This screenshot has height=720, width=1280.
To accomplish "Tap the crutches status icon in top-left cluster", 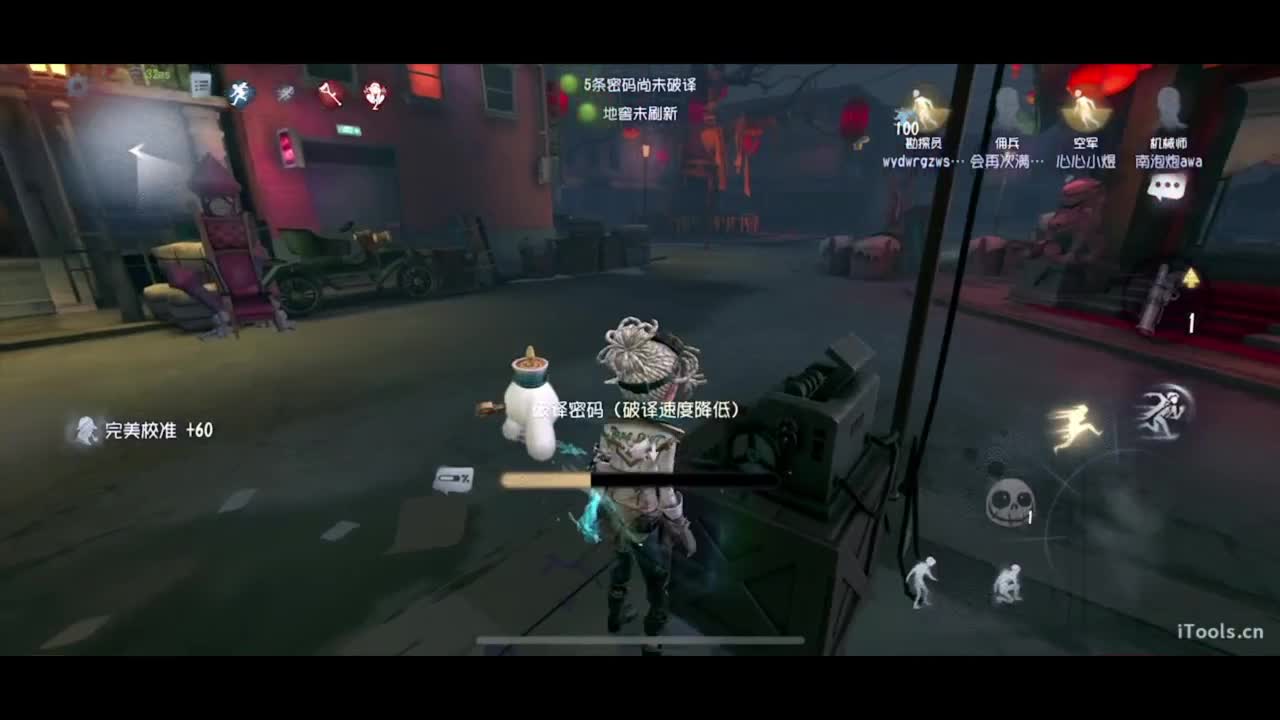I will pyautogui.click(x=330, y=92).
